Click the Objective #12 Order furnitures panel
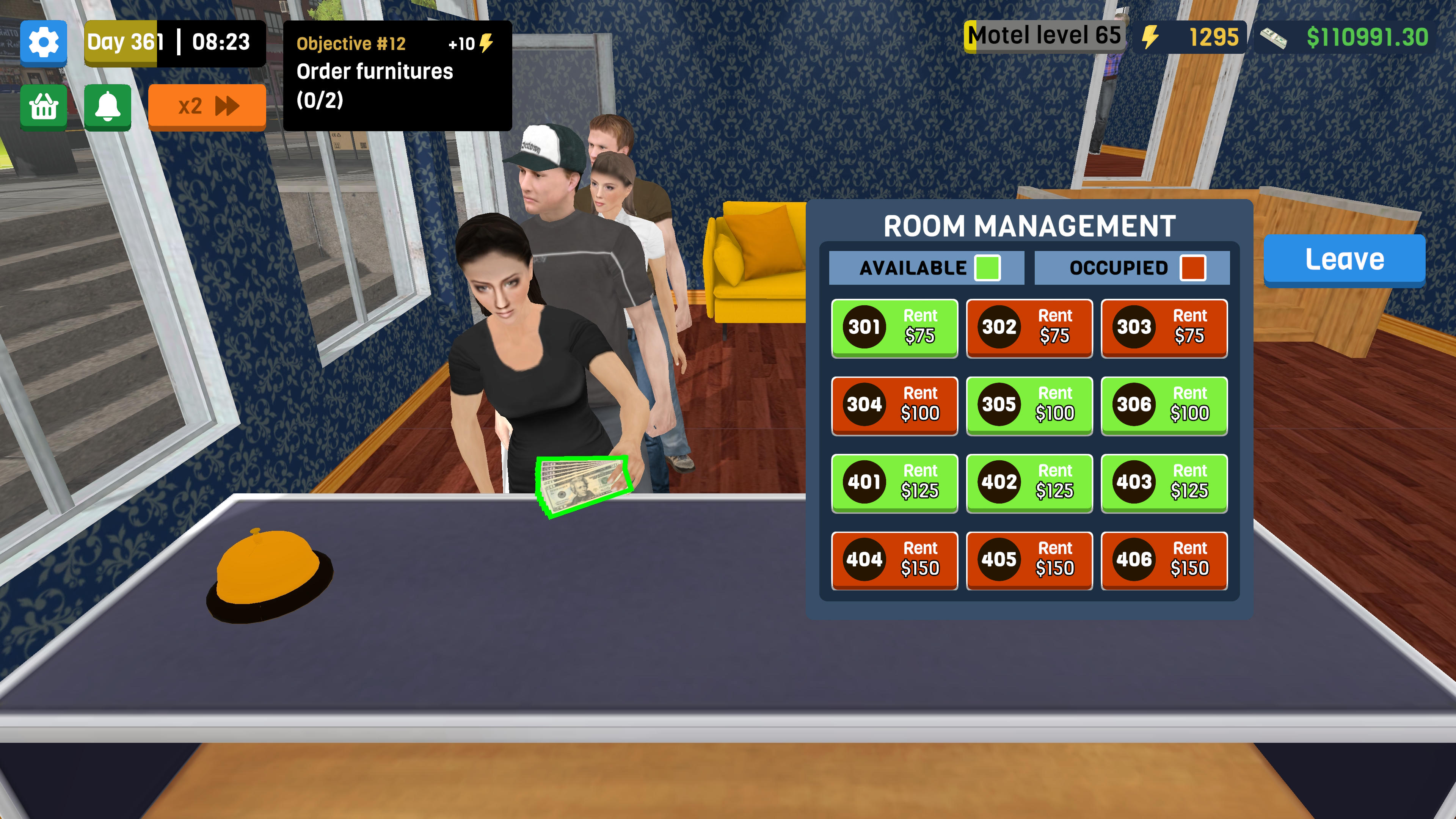This screenshot has height=819, width=1456. pyautogui.click(x=395, y=74)
